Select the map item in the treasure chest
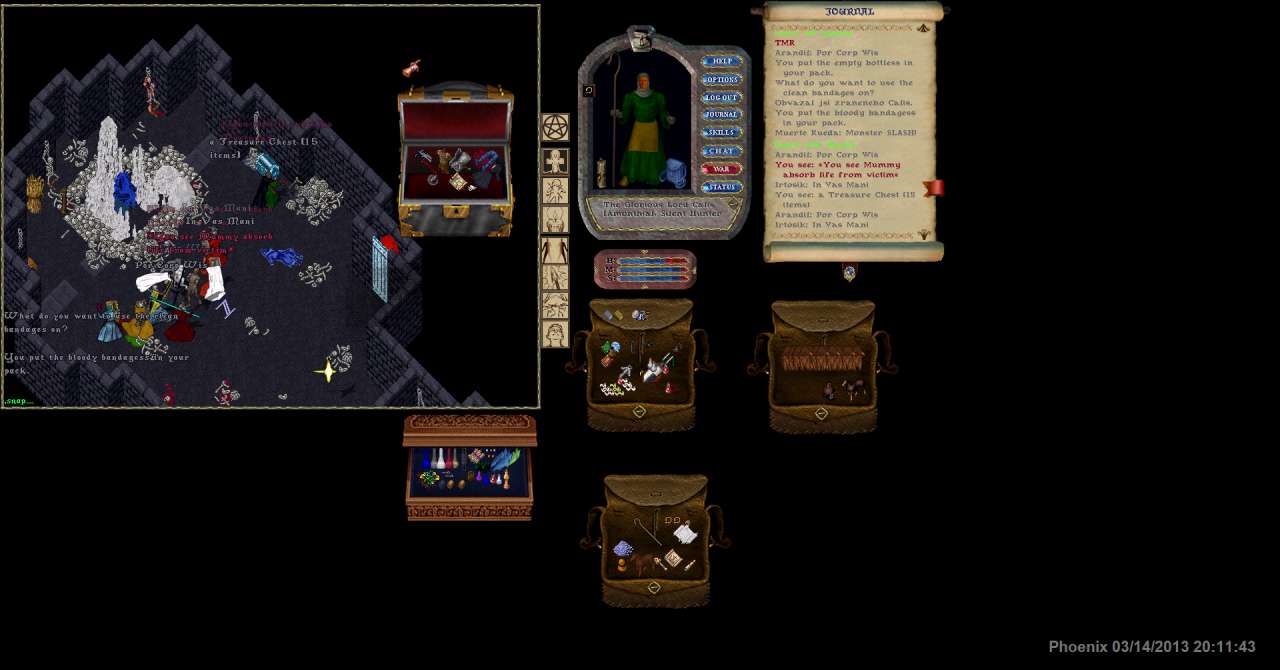This screenshot has height=670, width=1280. tap(459, 181)
